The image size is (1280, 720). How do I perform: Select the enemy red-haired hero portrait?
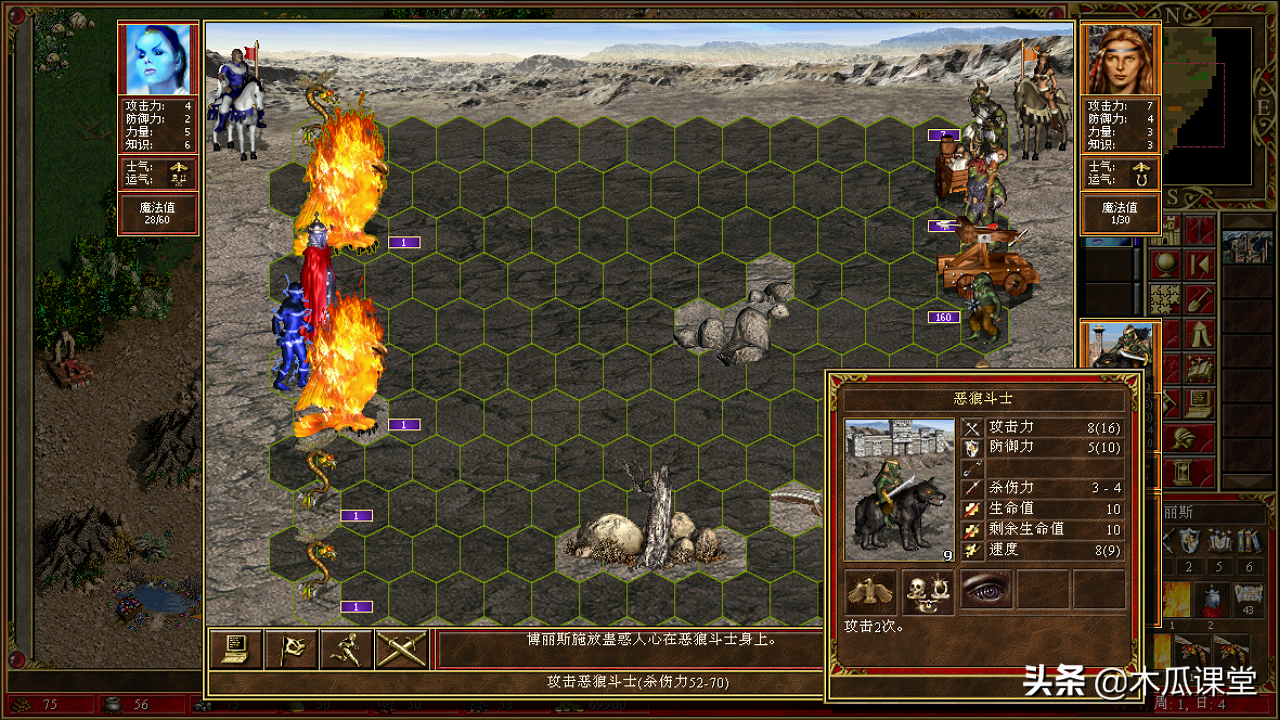(1120, 59)
